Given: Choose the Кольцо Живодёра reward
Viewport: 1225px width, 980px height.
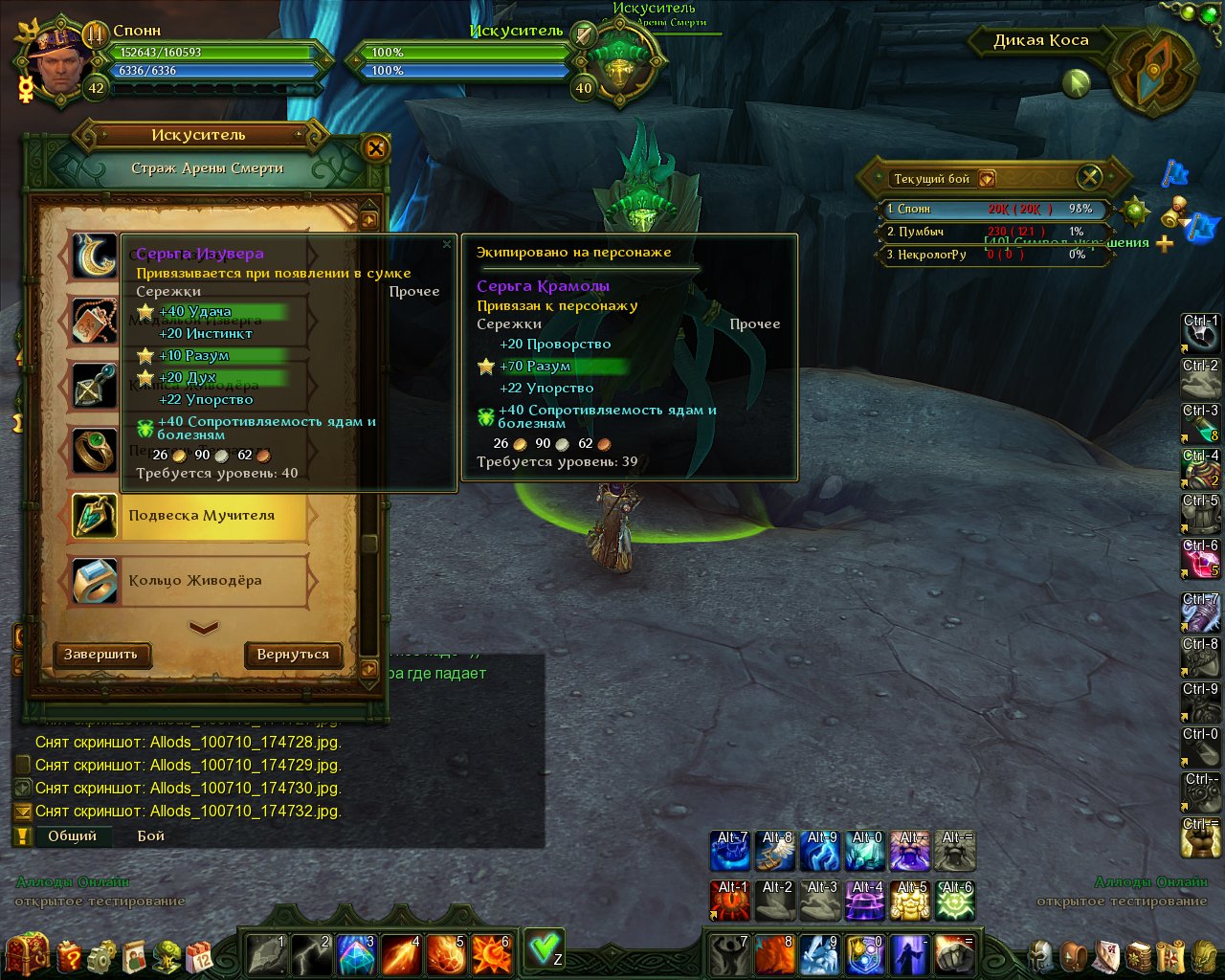Looking at the screenshot, I should (195, 581).
